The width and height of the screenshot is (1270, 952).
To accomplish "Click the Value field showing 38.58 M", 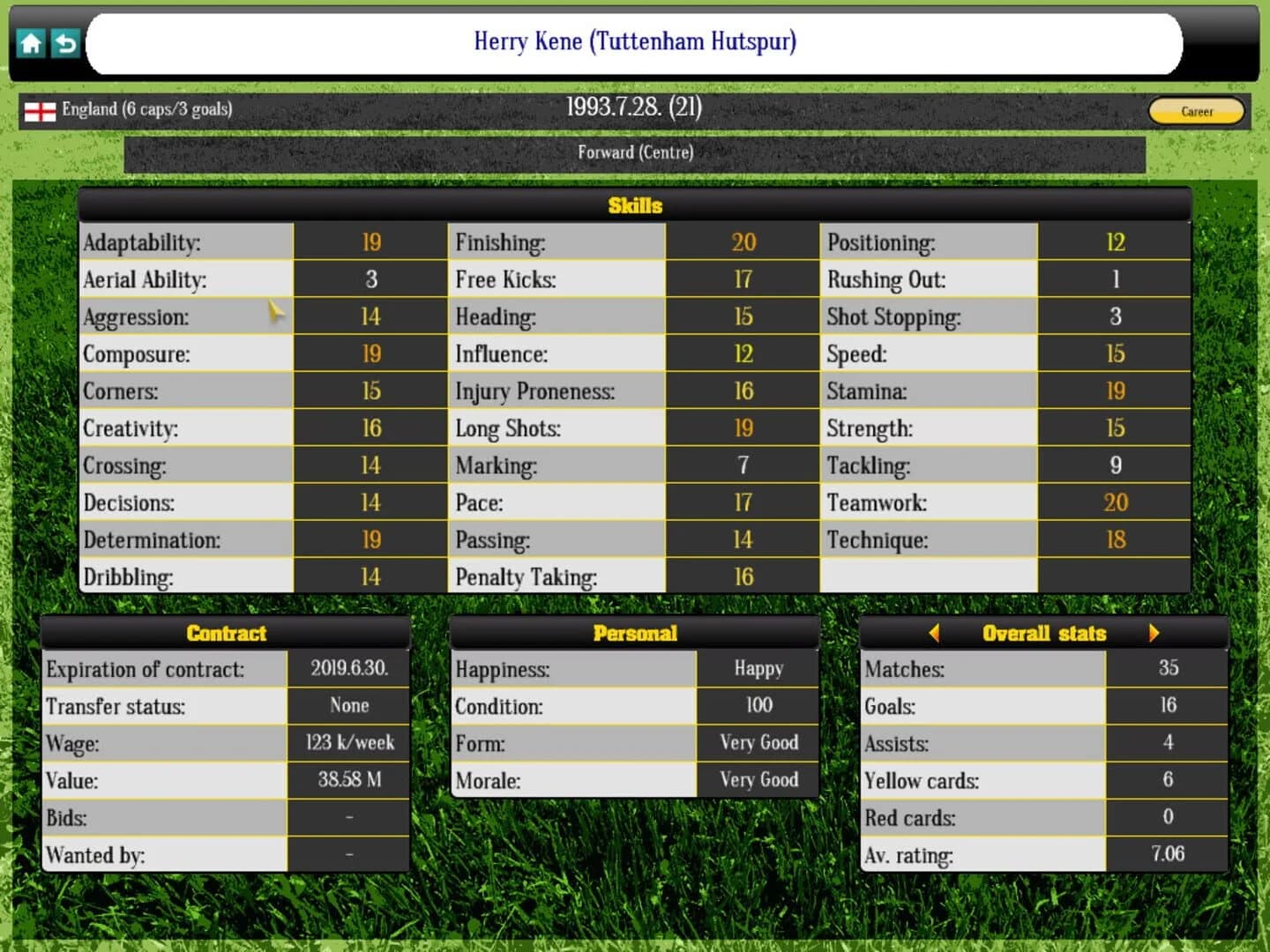I will [x=348, y=780].
